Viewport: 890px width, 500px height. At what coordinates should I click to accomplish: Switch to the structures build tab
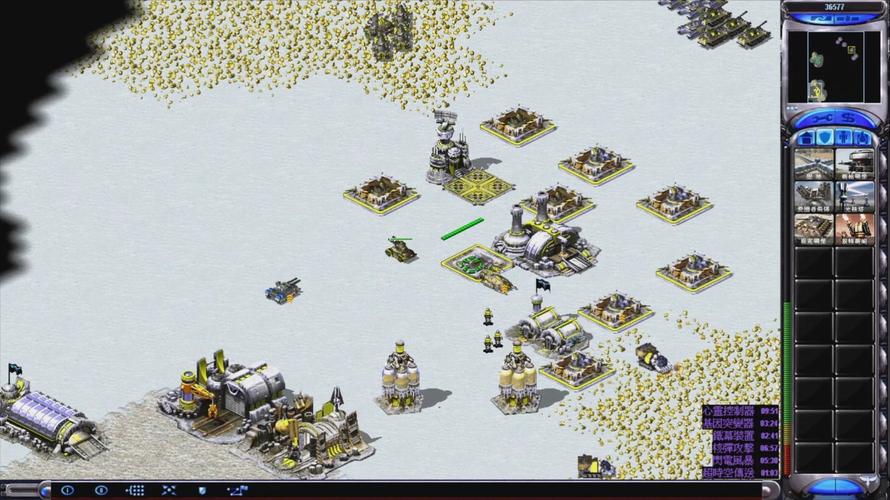(806, 137)
